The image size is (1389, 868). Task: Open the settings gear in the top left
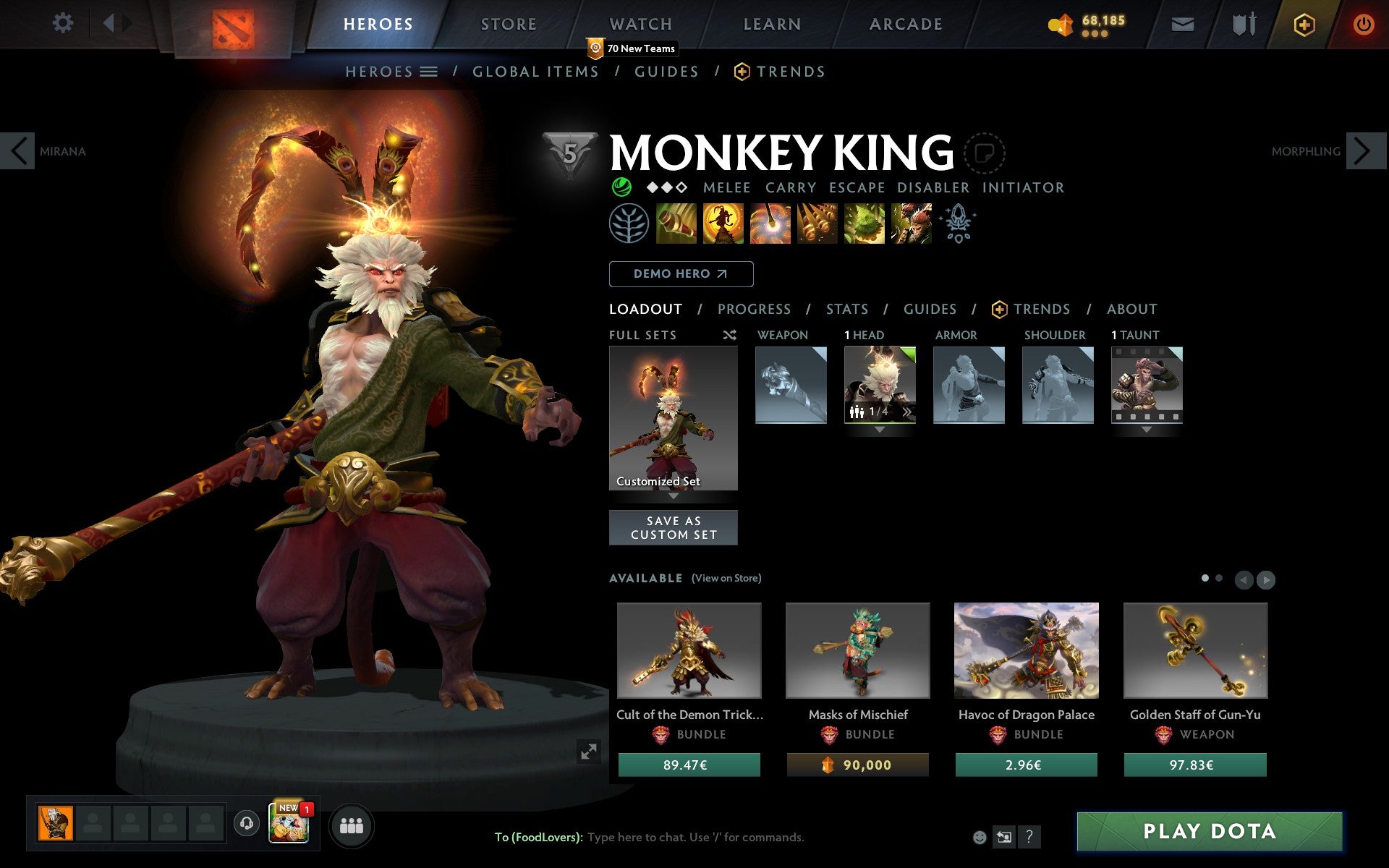pos(64,24)
